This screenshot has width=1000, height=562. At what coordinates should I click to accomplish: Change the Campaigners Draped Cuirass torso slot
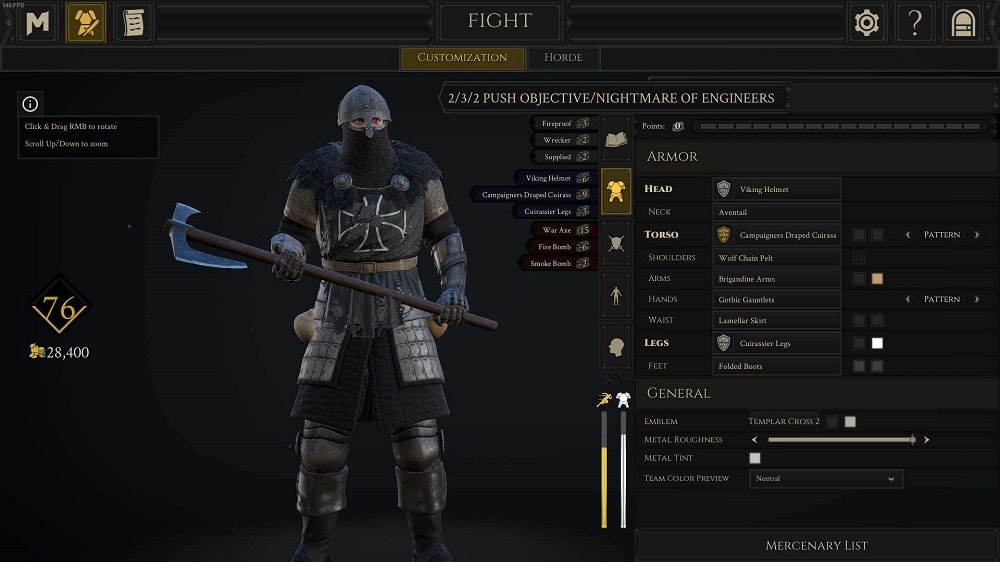(777, 235)
